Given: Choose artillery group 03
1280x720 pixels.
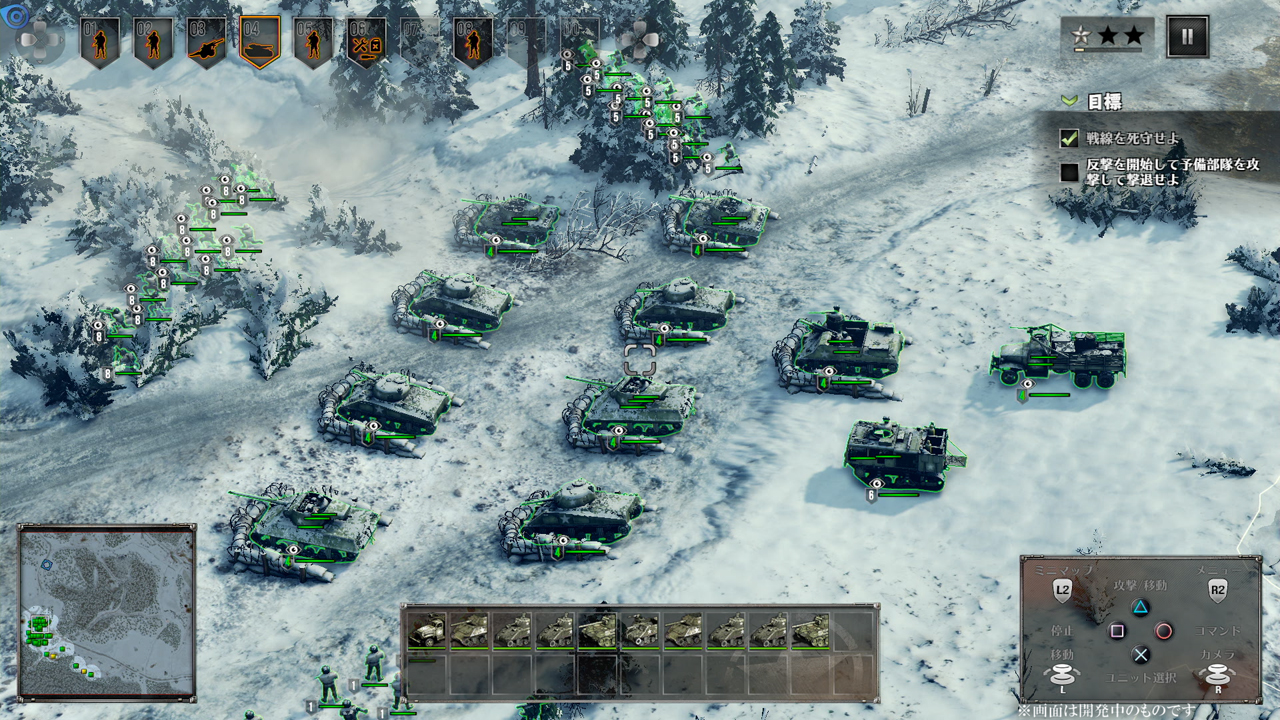Looking at the screenshot, I should (x=206, y=42).
